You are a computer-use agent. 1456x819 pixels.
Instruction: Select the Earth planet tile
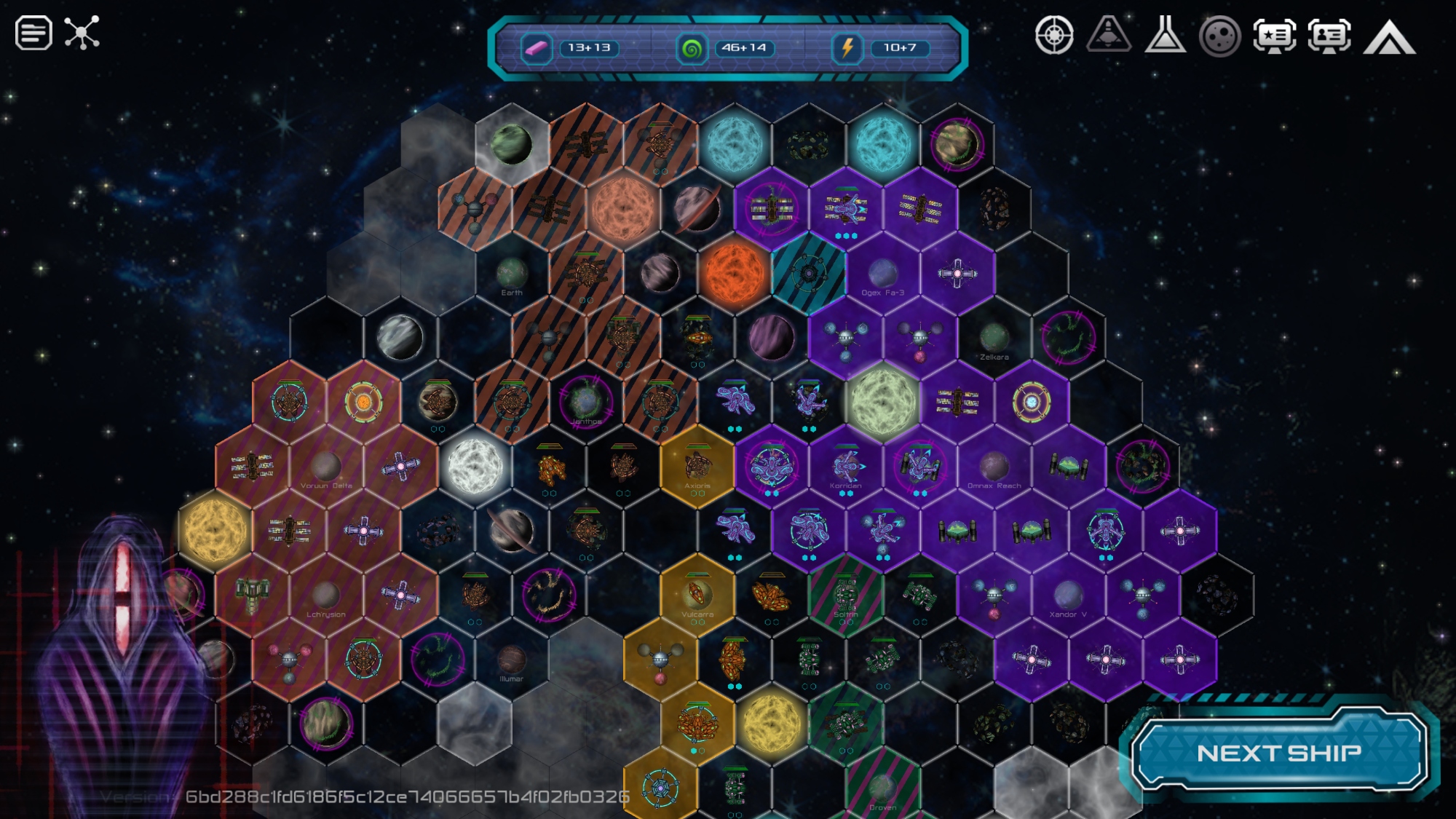[512, 274]
